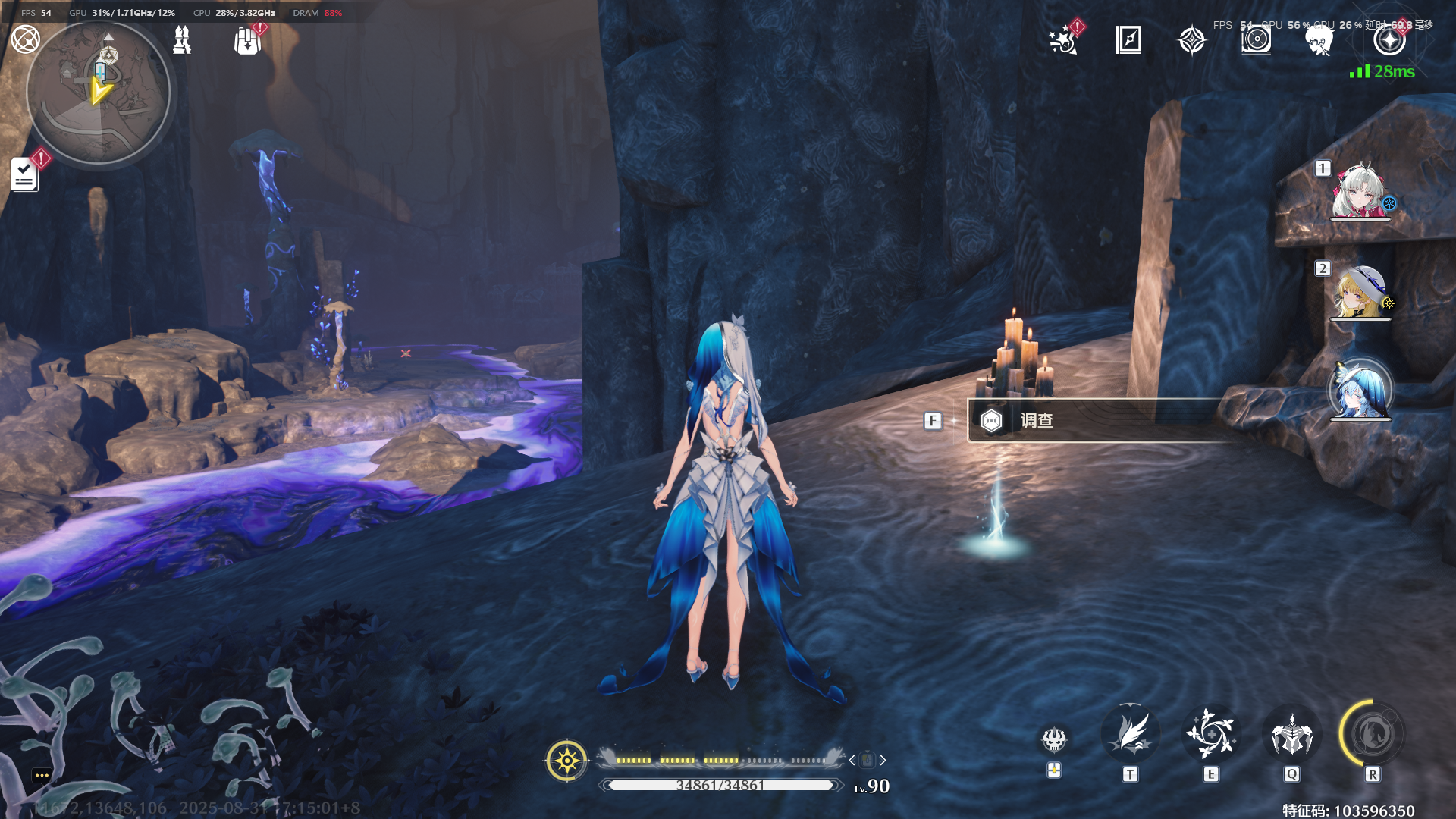Open the minimap
Image resolution: width=1456 pixels, height=819 pixels.
(98, 93)
